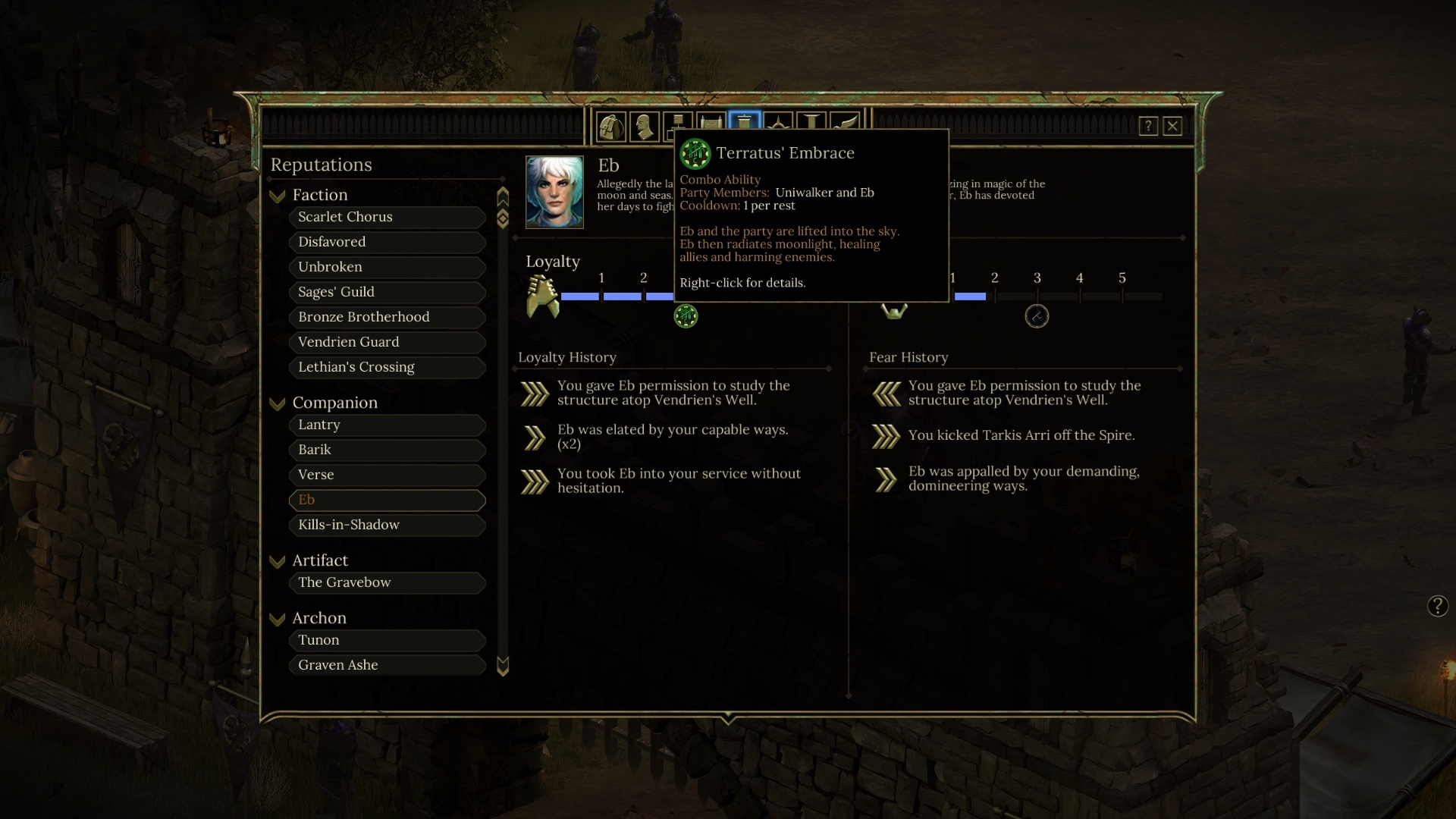View The Gravebow artifact
Image resolution: width=1456 pixels, height=819 pixels.
(387, 582)
